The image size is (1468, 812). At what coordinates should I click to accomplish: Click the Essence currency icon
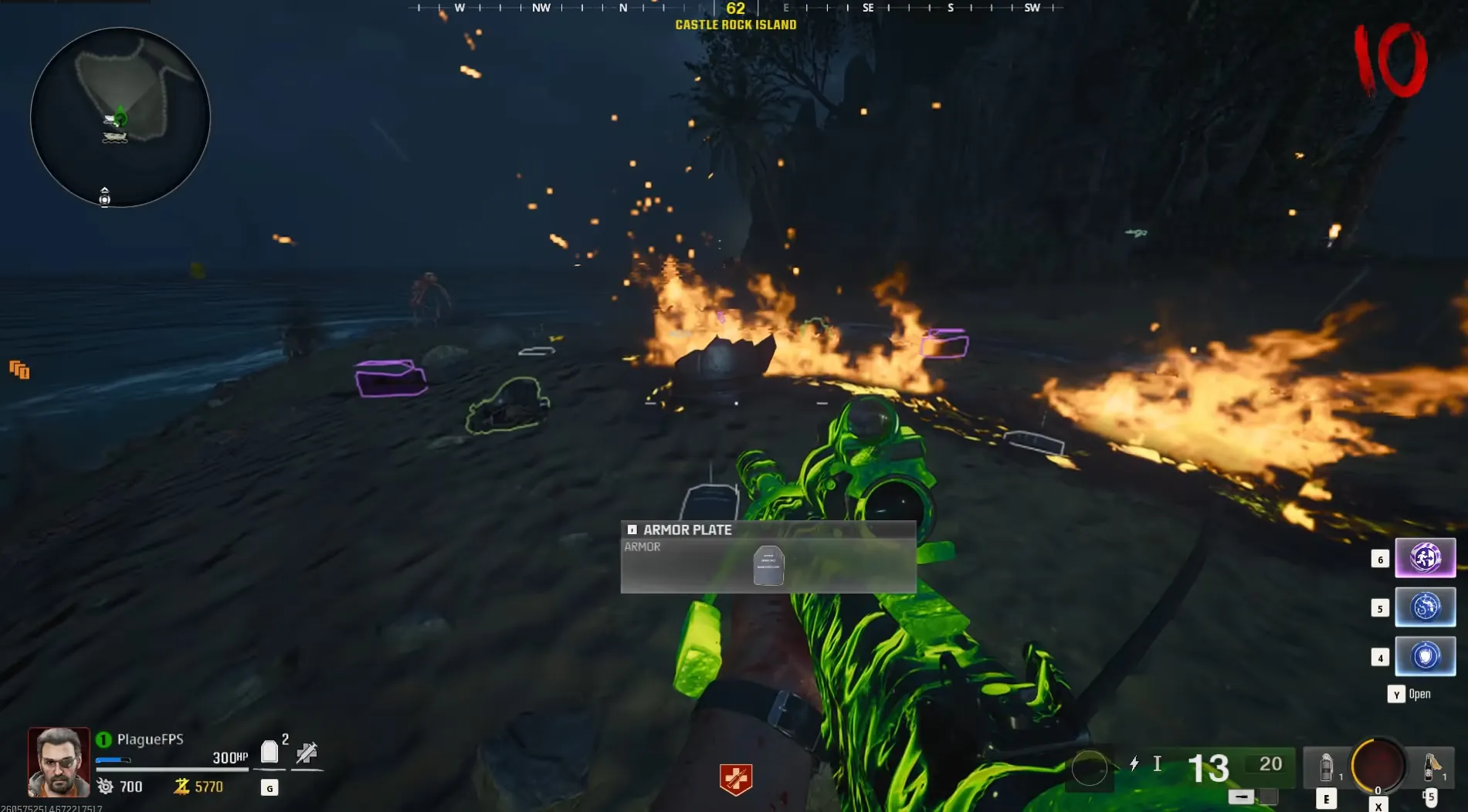(x=181, y=787)
